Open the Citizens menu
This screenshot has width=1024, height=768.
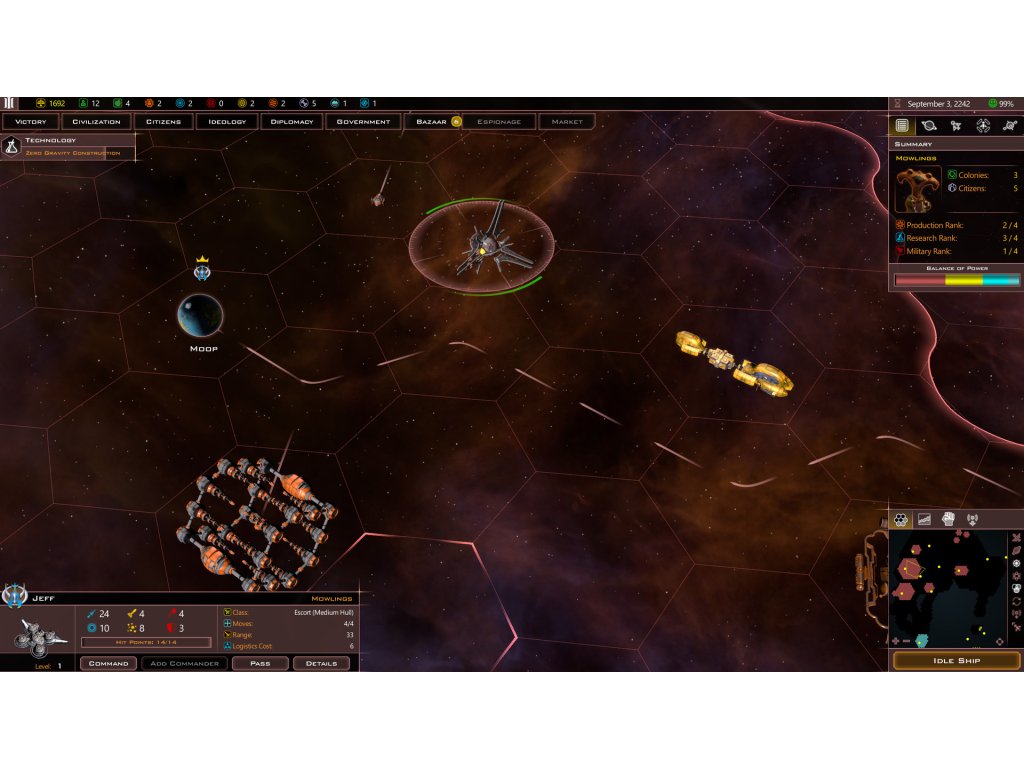point(163,122)
